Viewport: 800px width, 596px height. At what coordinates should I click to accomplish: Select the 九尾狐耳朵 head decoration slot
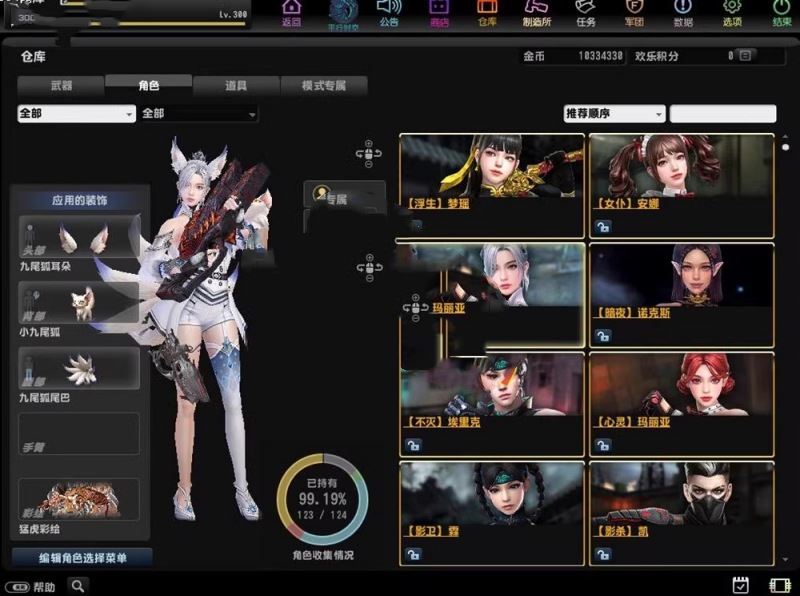pos(79,237)
